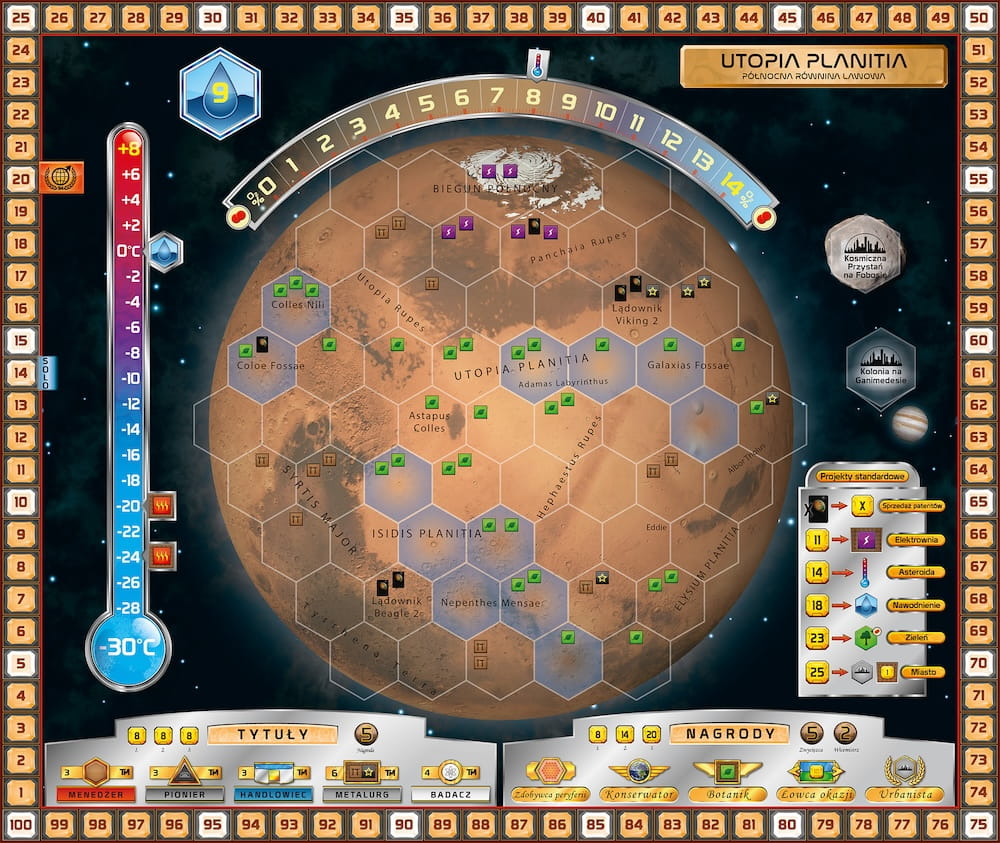Select Kosmiczna Przystań na Fobosie tile

(865, 254)
